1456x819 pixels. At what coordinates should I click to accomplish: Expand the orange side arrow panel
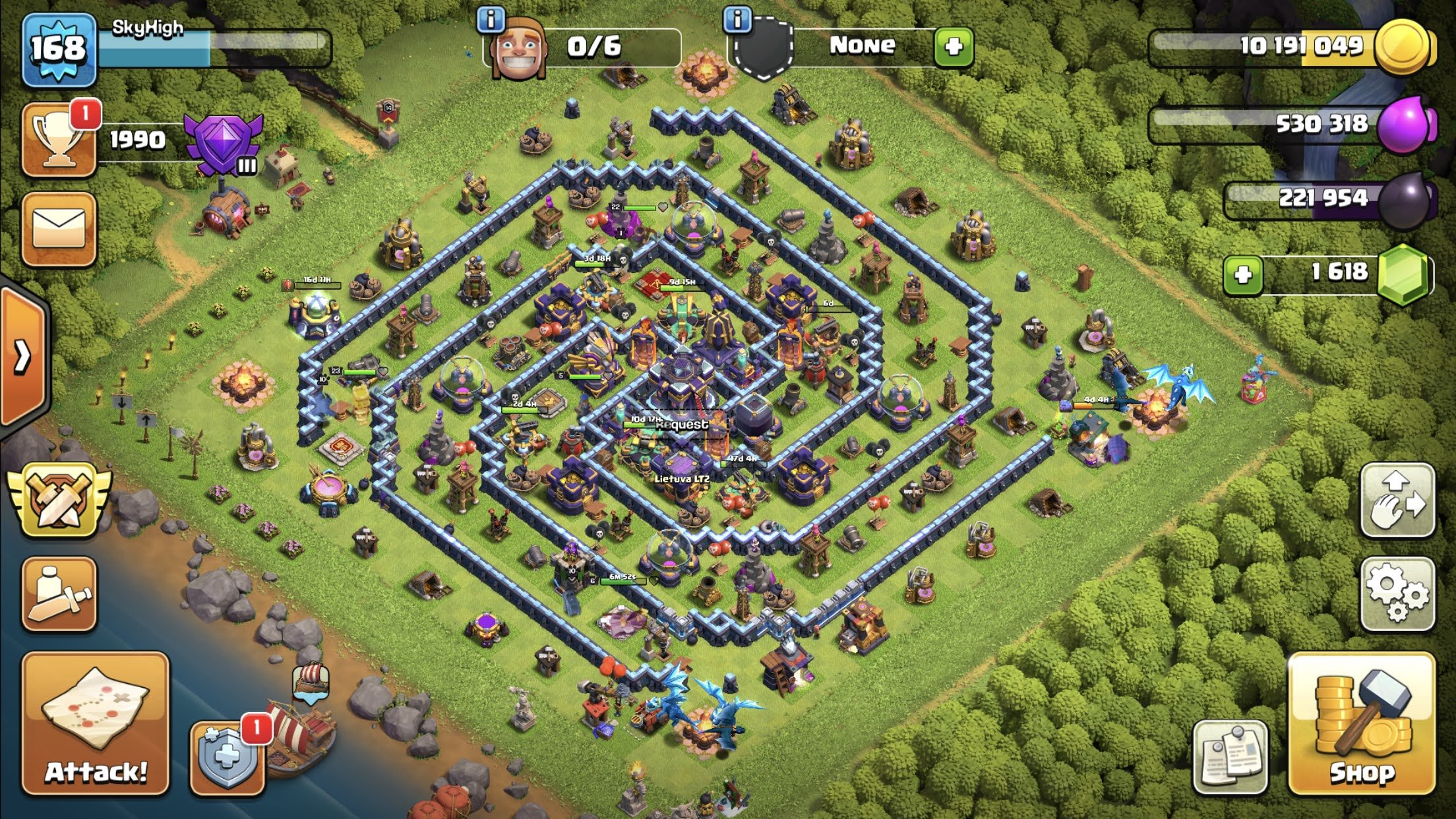click(23, 357)
